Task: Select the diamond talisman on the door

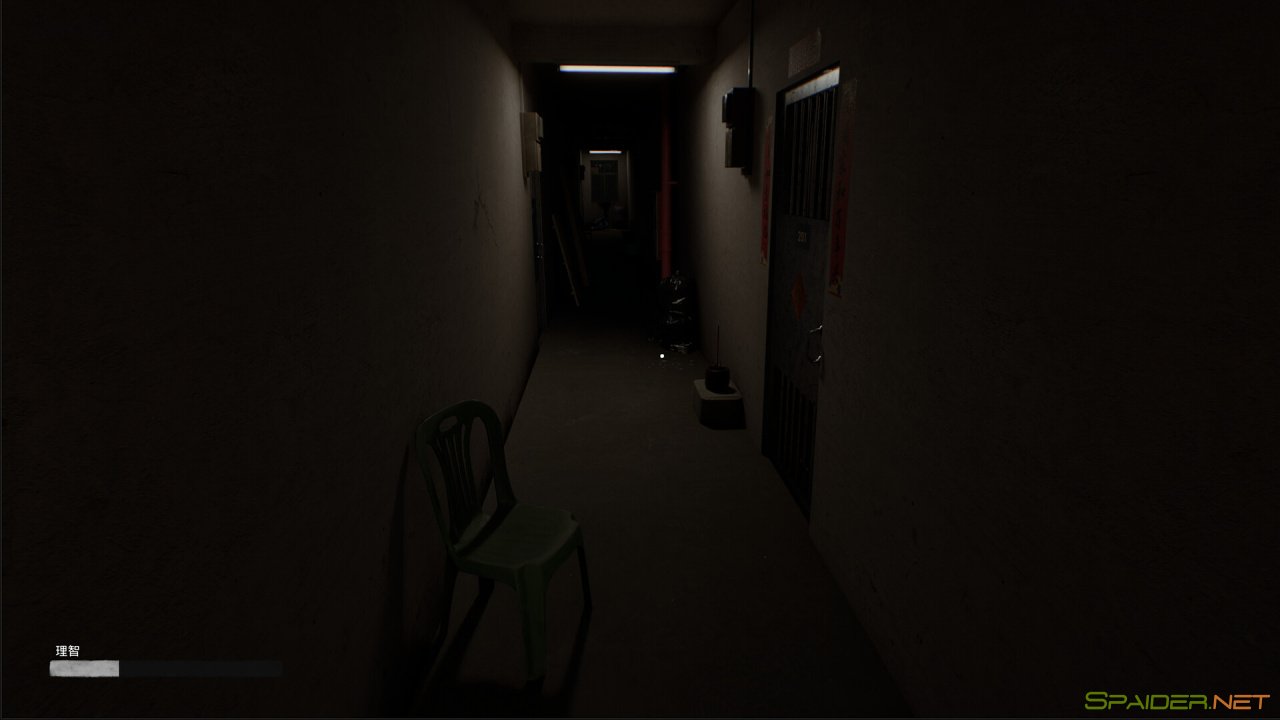Action: pyautogui.click(x=798, y=293)
